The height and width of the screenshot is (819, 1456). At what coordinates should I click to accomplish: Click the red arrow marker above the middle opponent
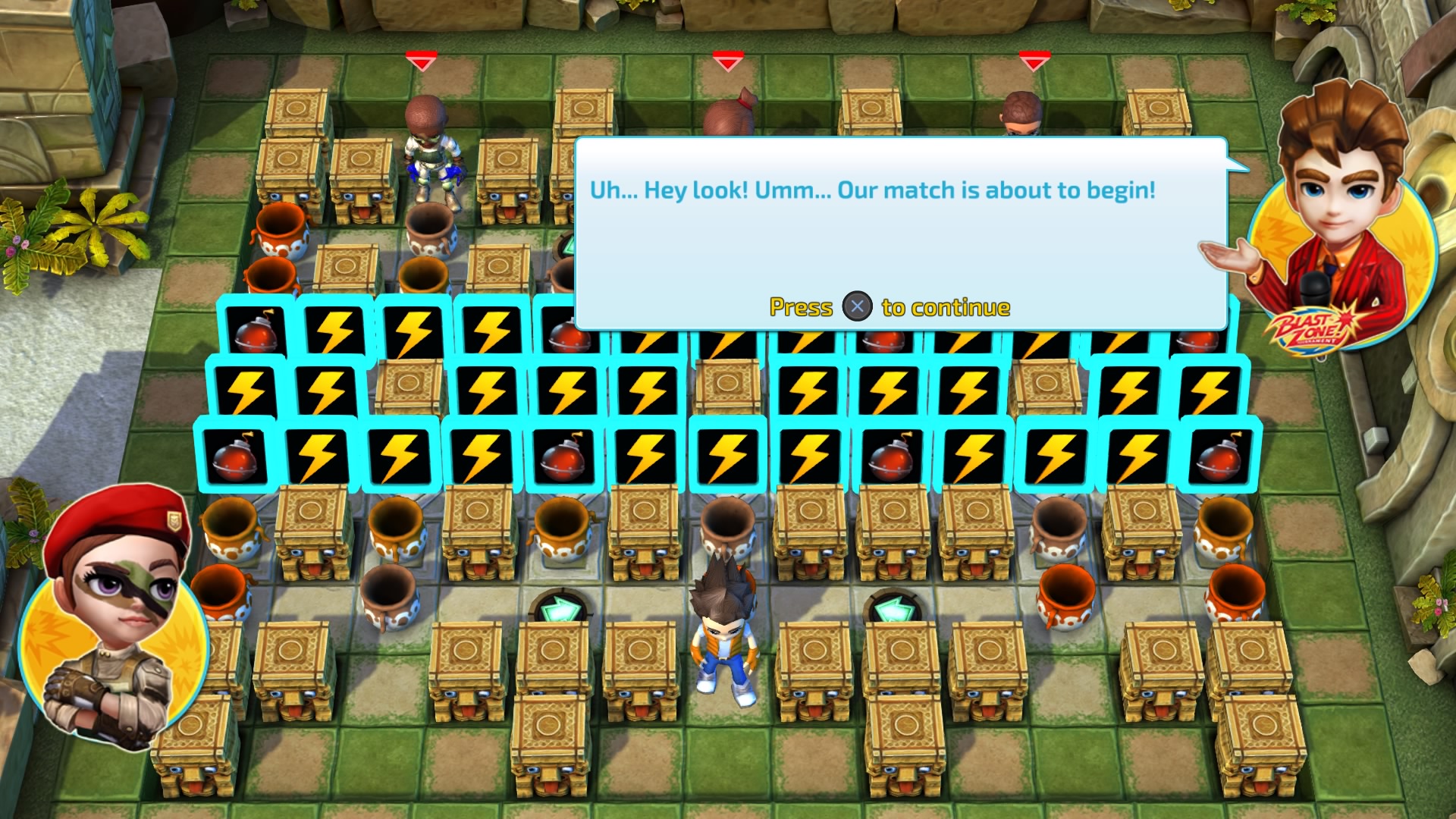726,59
